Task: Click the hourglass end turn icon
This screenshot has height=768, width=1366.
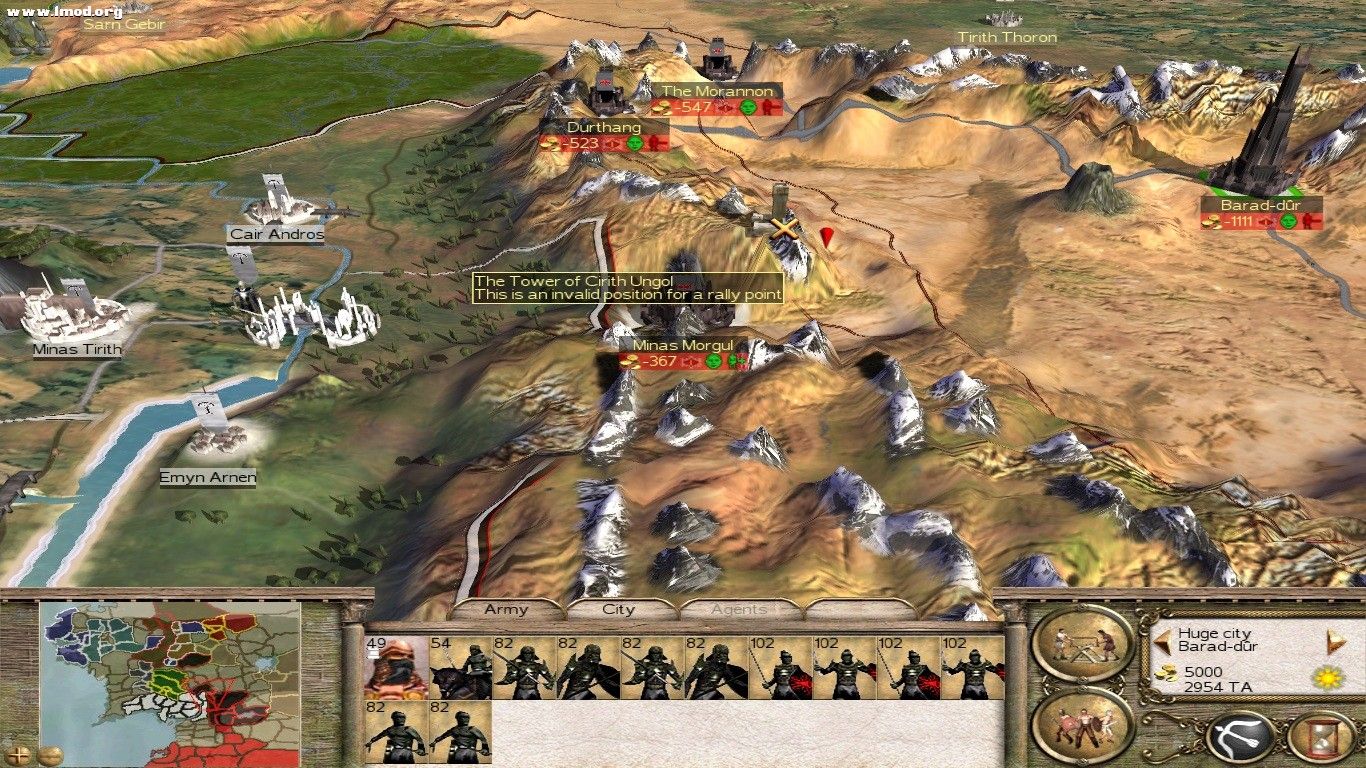Action: click(x=1322, y=738)
